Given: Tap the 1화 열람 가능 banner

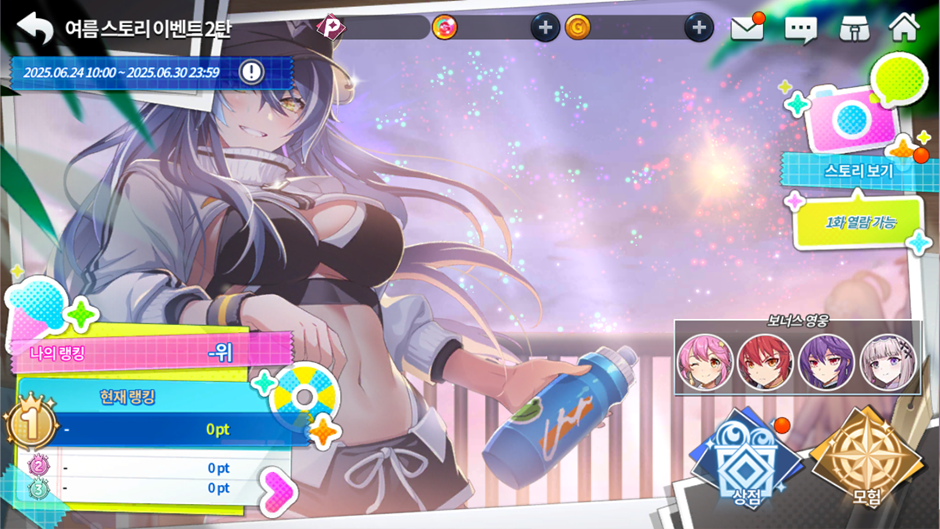Looking at the screenshot, I should pos(860,220).
